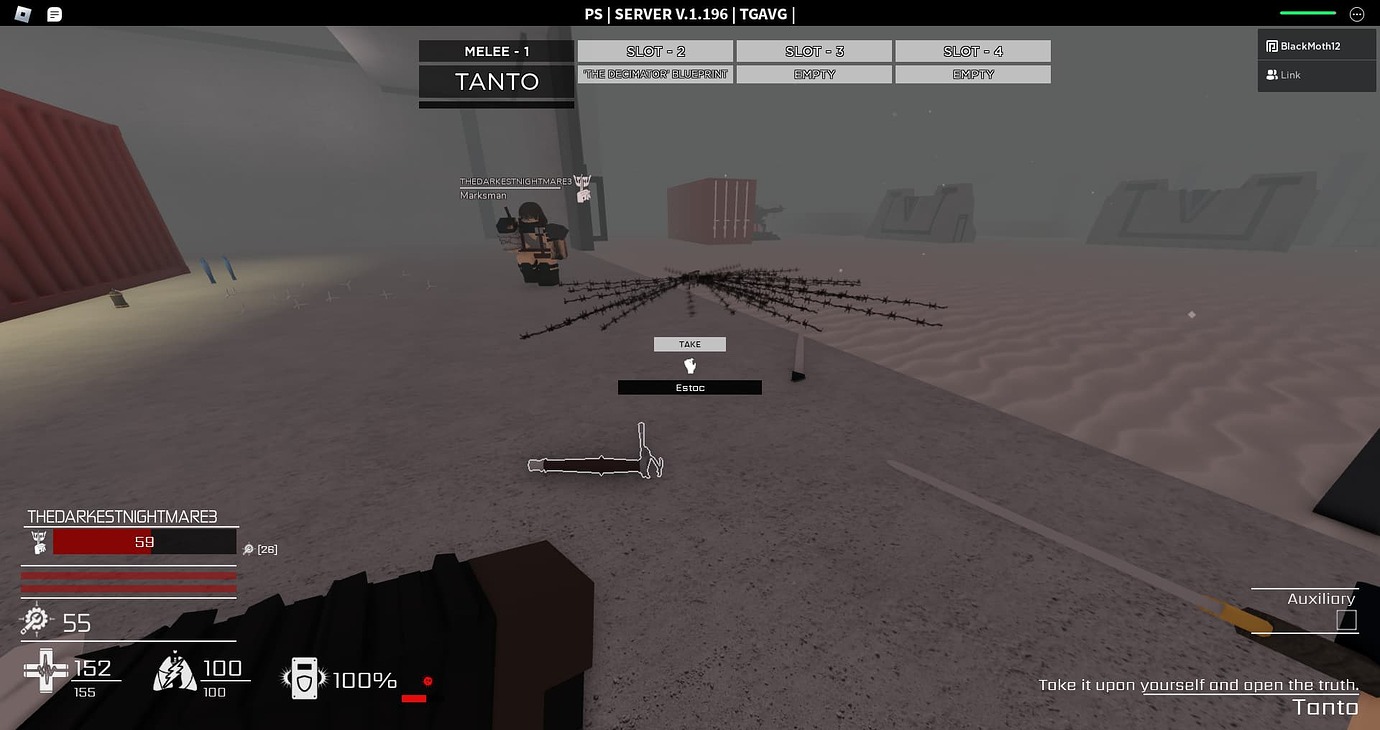Open the chat bubble icon top-left
Screen dimensions: 1380x730
[x=54, y=13]
